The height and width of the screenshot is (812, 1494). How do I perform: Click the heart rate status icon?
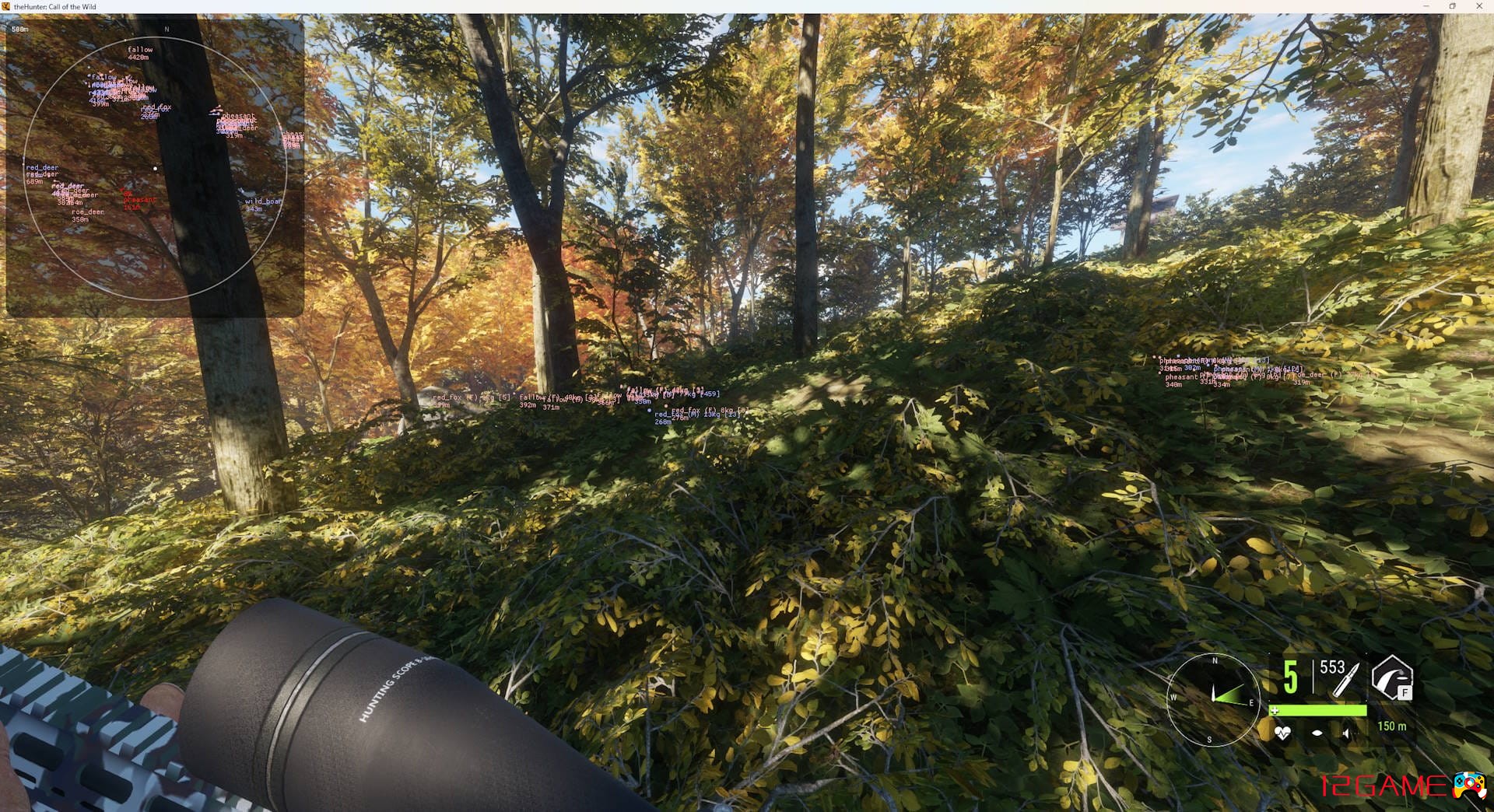click(1282, 733)
